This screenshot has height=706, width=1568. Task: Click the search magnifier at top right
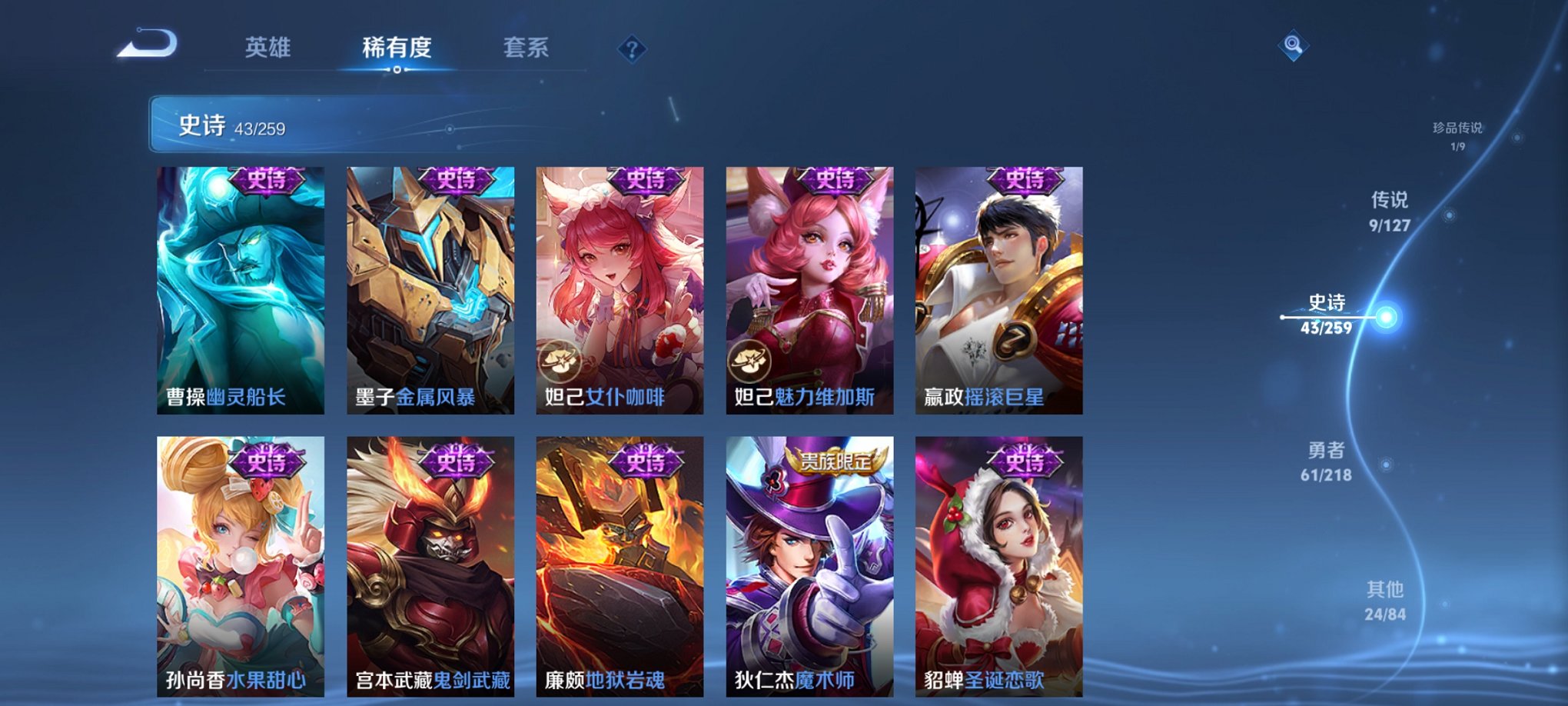(x=1293, y=46)
